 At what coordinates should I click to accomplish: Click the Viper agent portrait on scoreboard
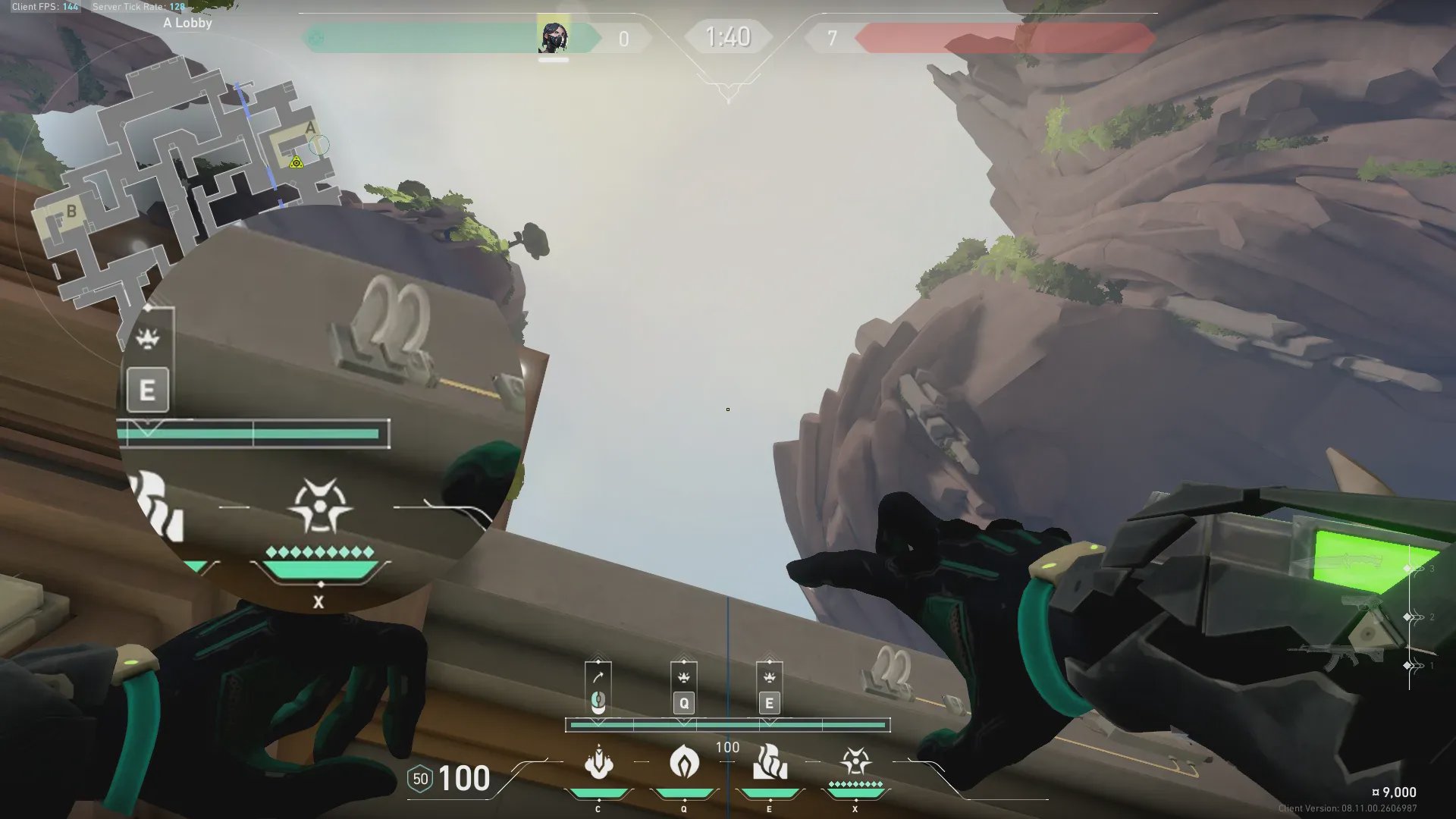point(553,37)
